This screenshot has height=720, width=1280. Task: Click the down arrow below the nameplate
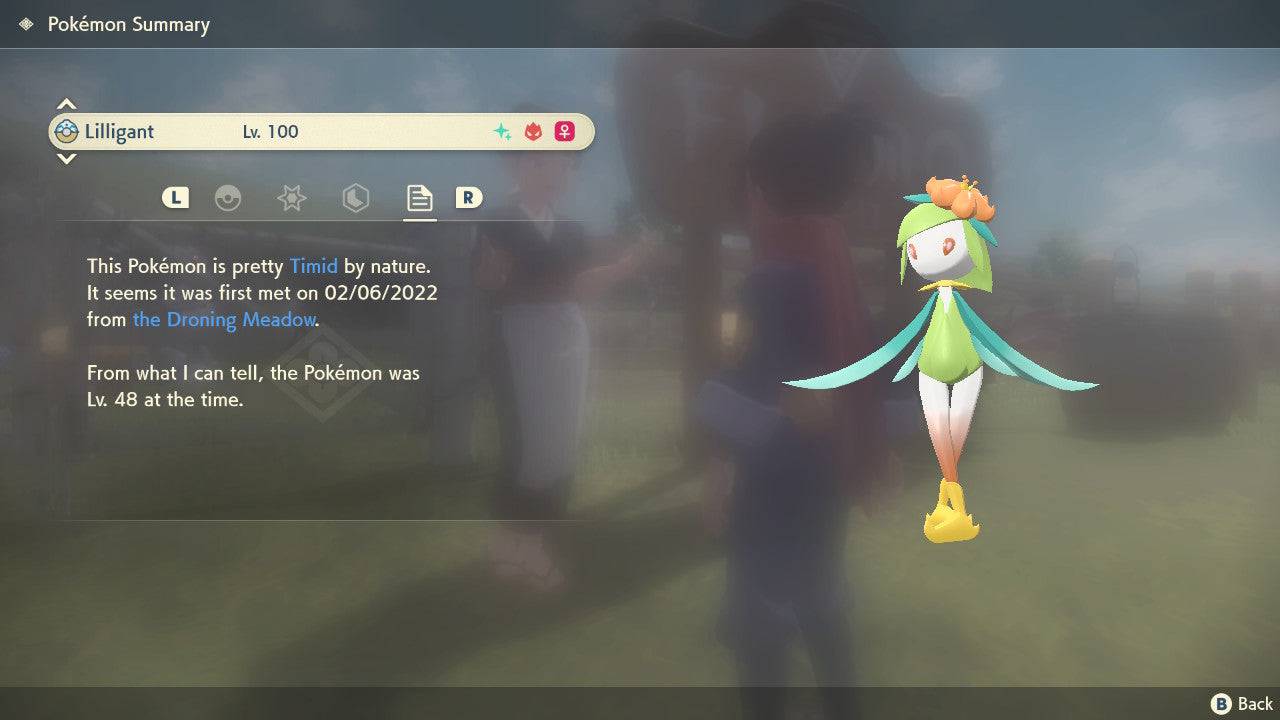66,159
